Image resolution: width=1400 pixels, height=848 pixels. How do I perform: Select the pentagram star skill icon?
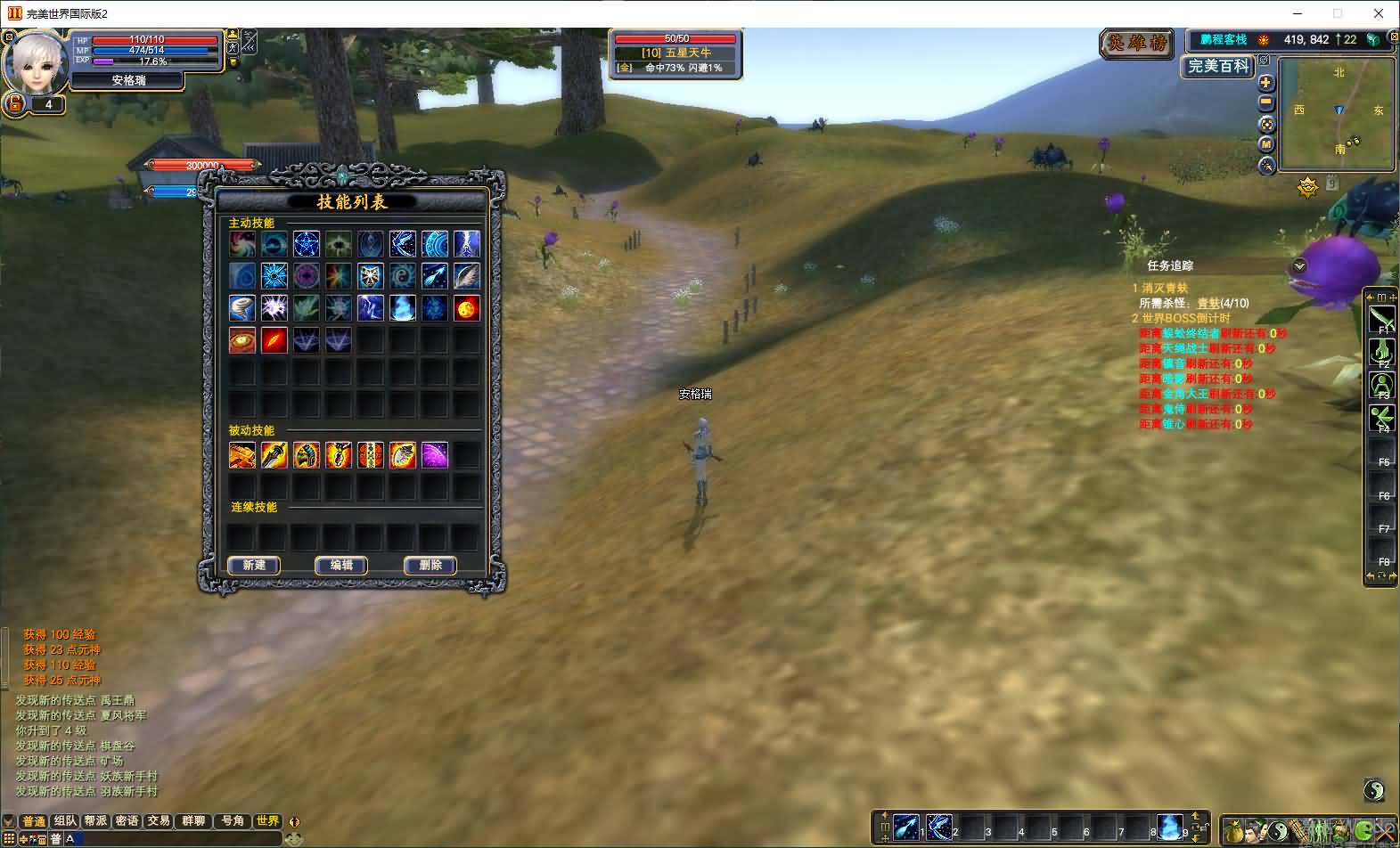(306, 243)
